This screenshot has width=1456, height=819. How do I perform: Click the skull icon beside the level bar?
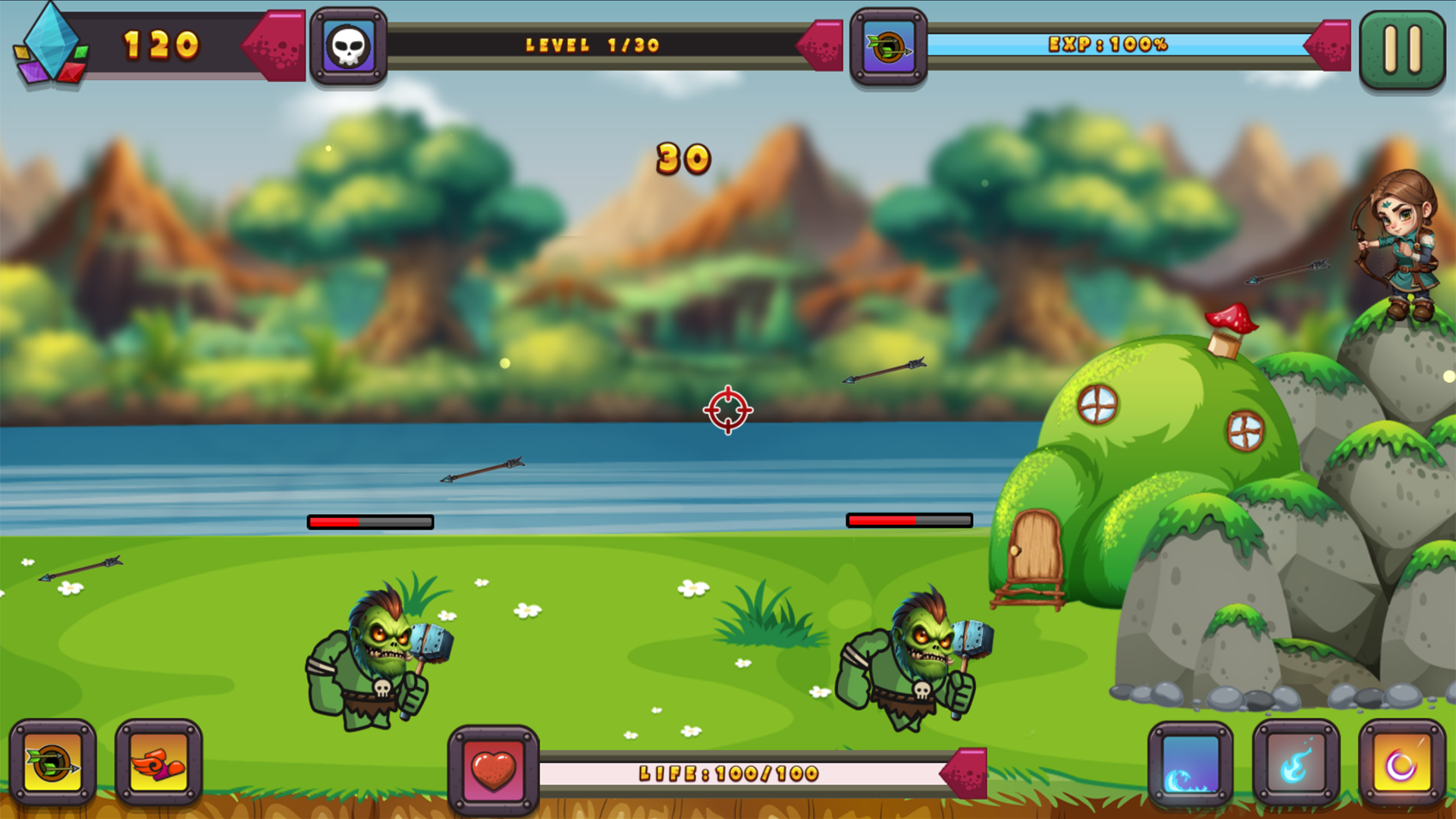coord(347,43)
